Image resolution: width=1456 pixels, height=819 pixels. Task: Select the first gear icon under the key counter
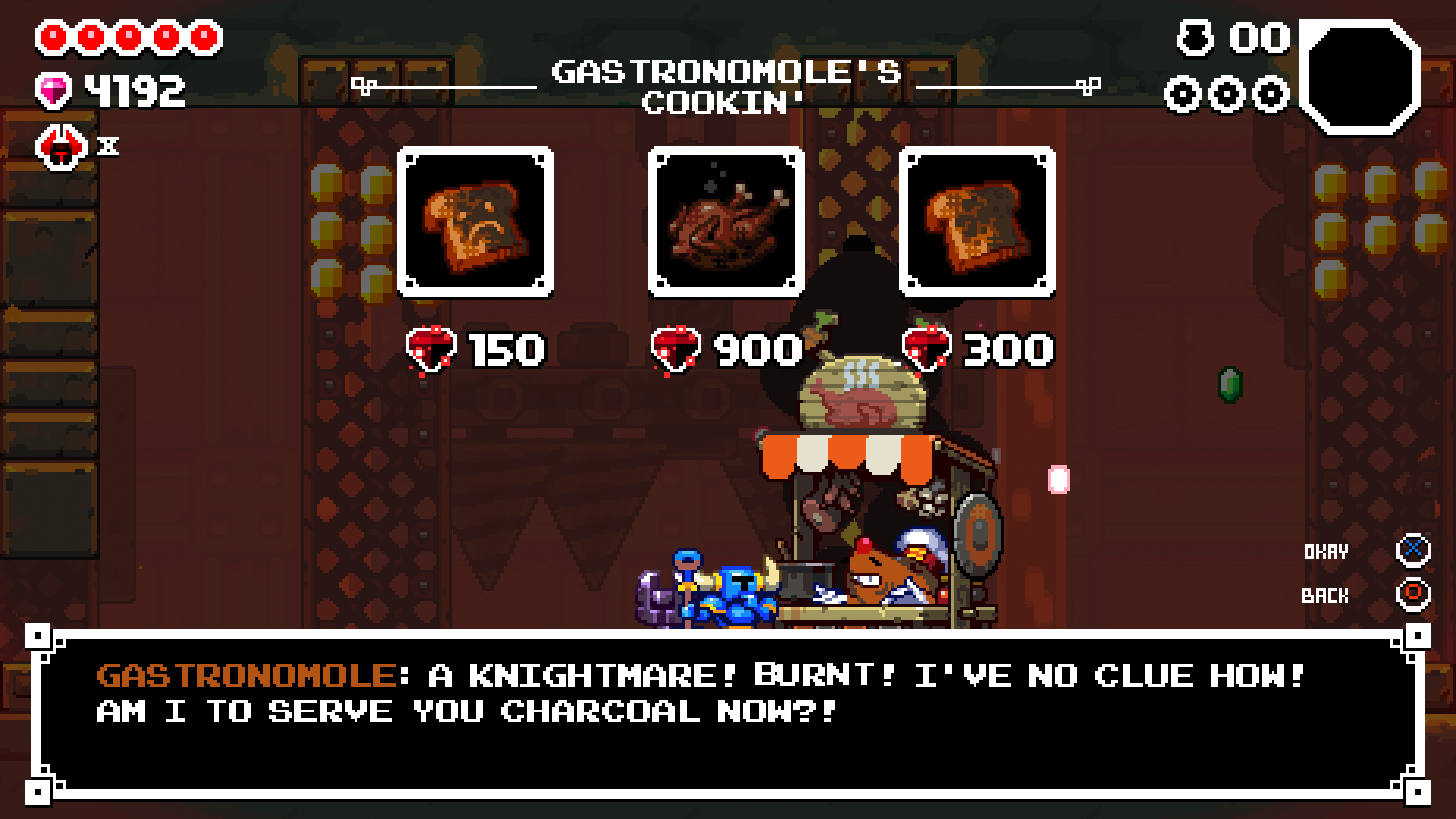click(x=1180, y=96)
